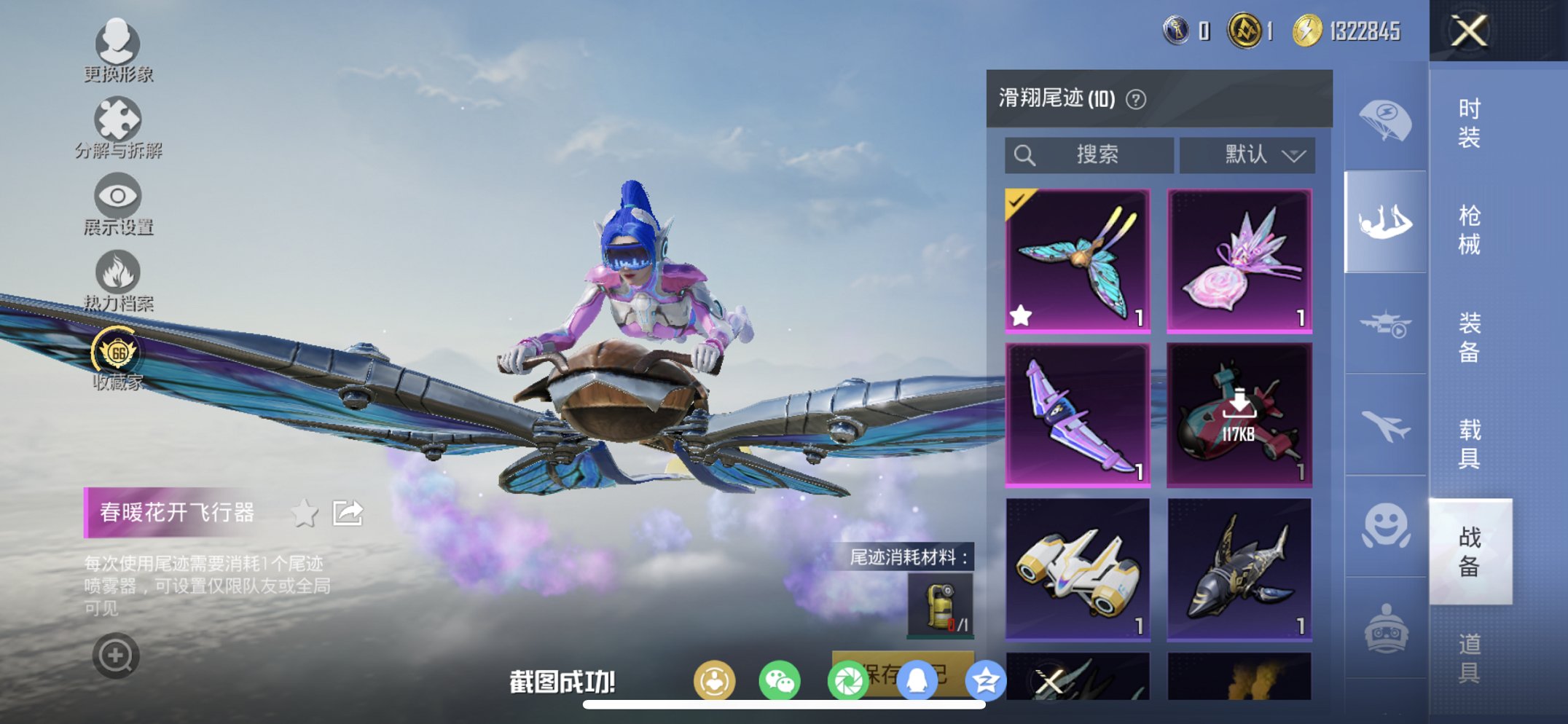Open 展示设置 display settings

[x=118, y=197]
